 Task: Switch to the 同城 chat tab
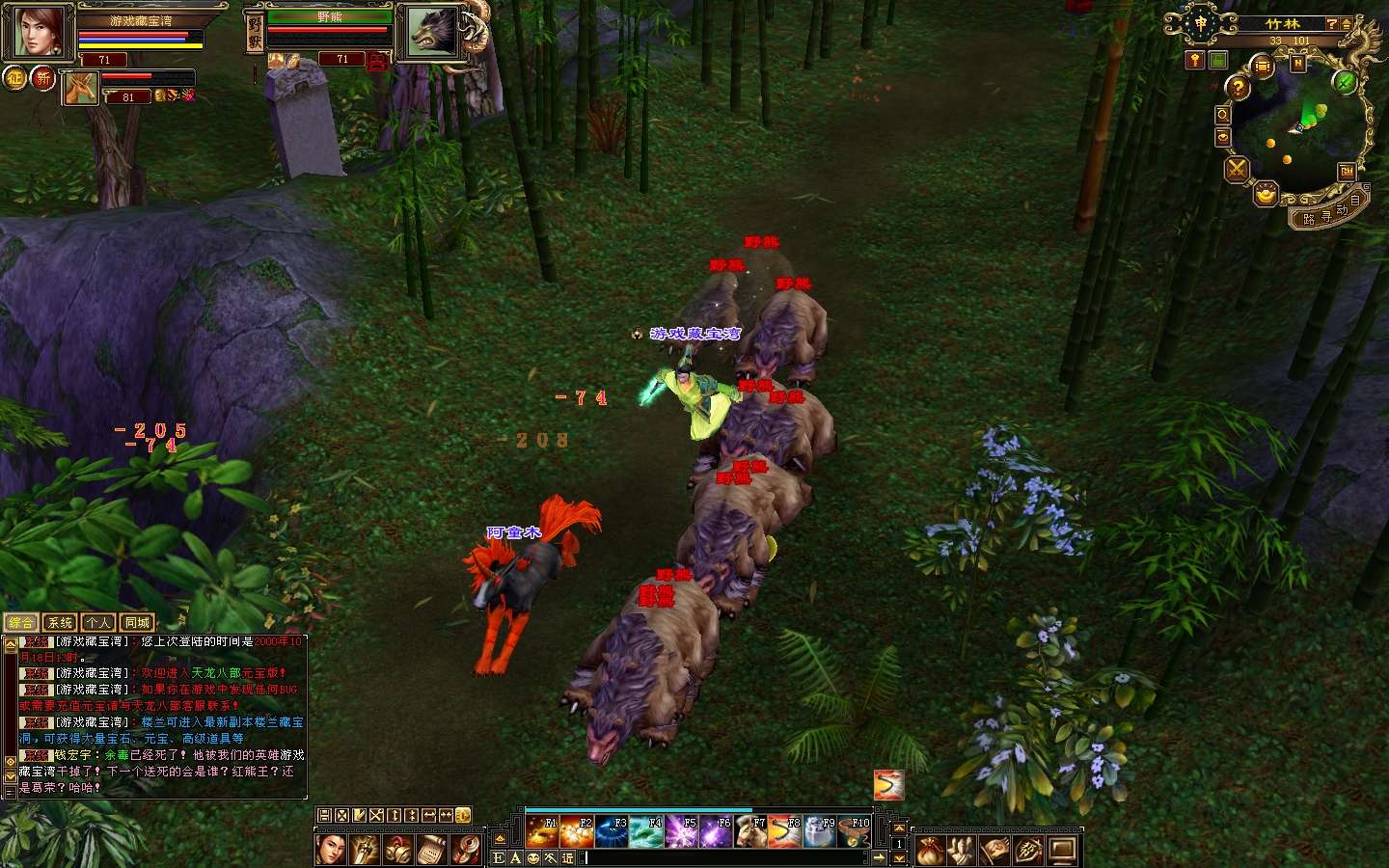[x=137, y=623]
